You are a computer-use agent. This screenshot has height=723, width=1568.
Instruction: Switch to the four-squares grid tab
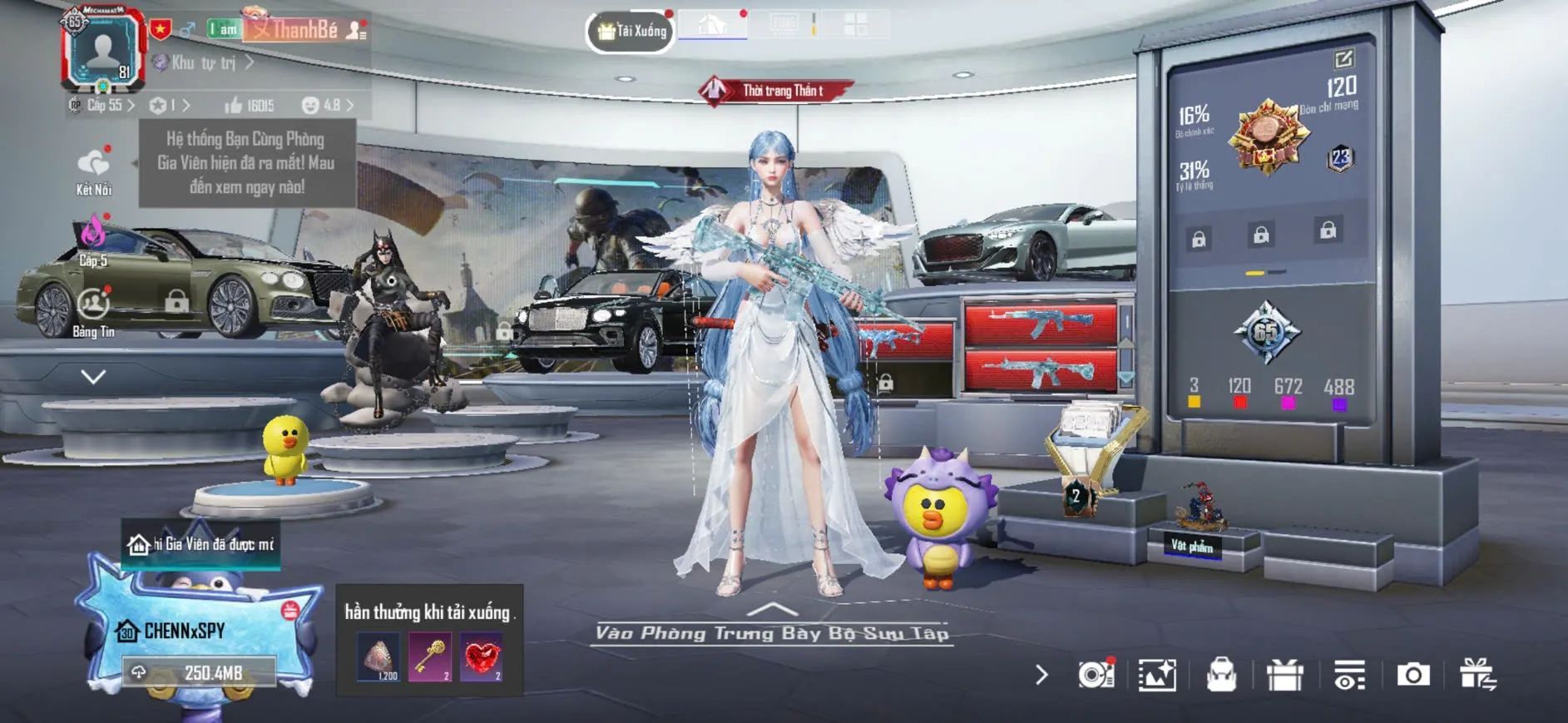point(855,24)
